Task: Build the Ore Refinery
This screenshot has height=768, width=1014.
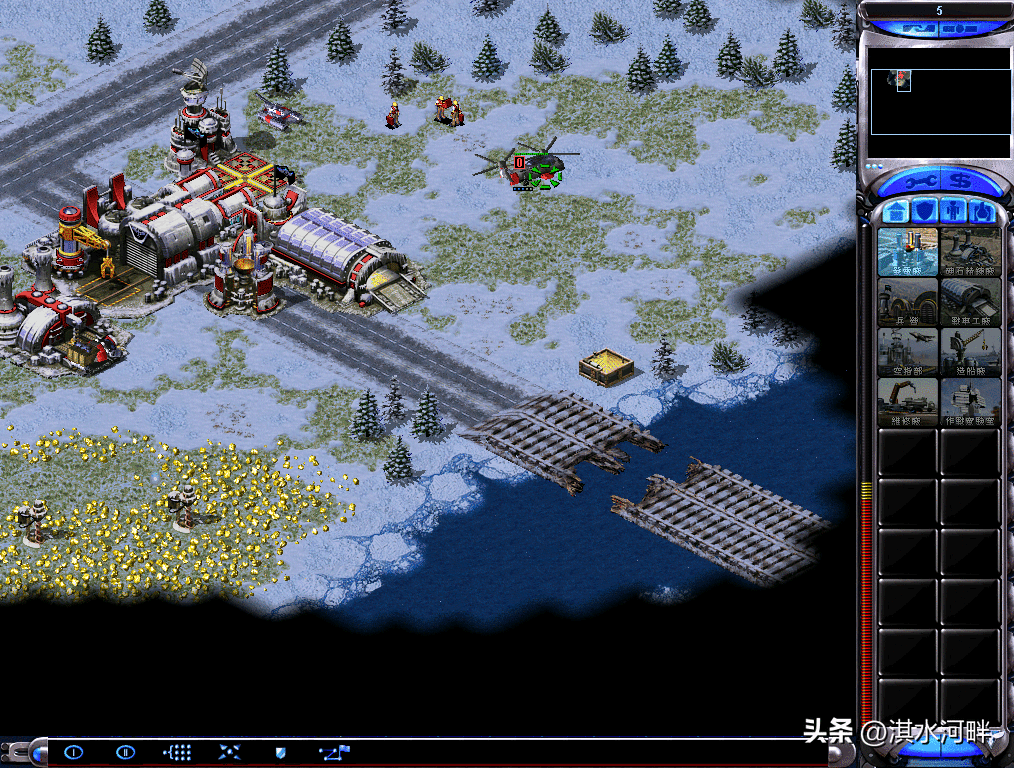Action: pos(970,252)
